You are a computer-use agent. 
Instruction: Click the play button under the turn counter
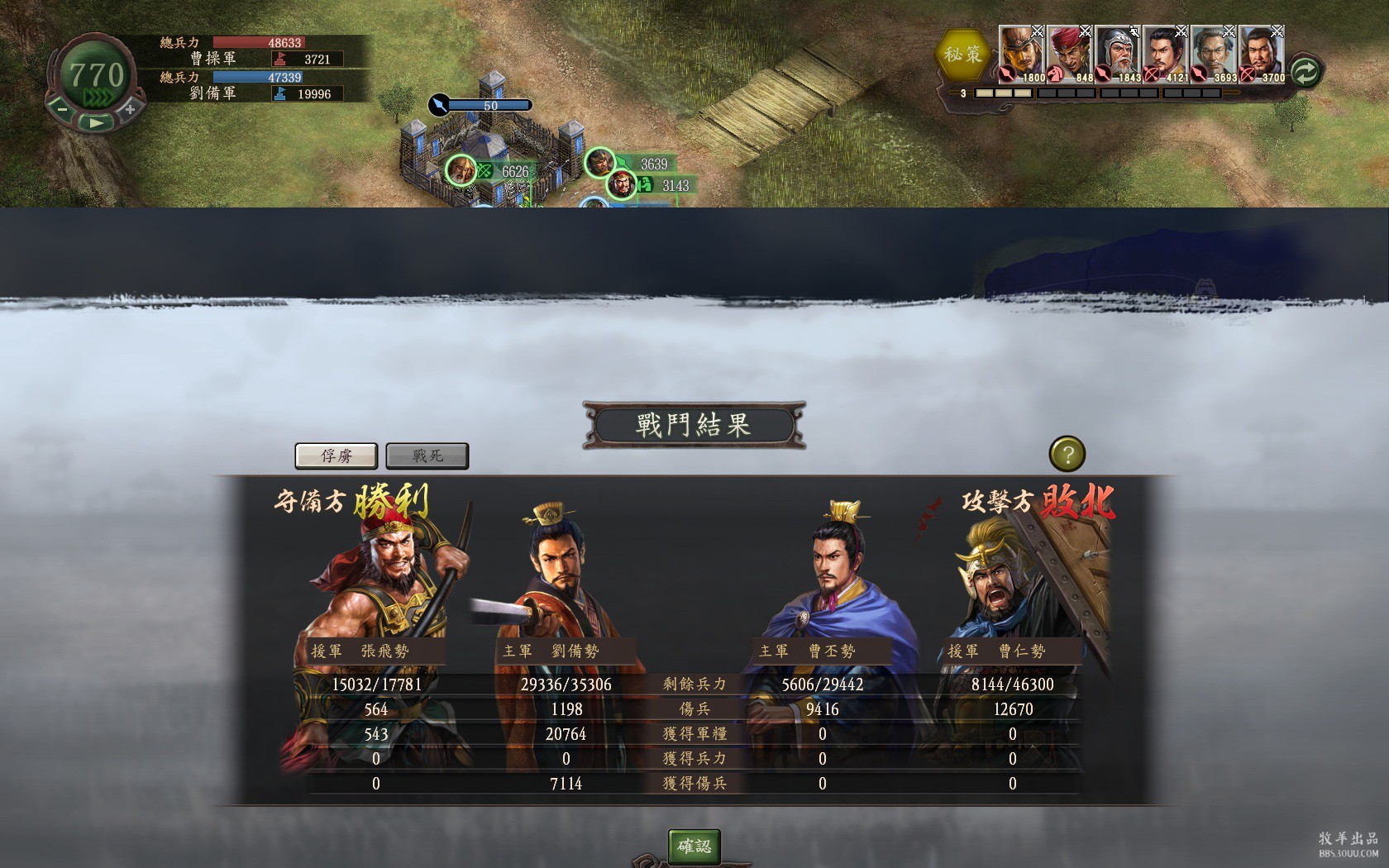[x=96, y=122]
